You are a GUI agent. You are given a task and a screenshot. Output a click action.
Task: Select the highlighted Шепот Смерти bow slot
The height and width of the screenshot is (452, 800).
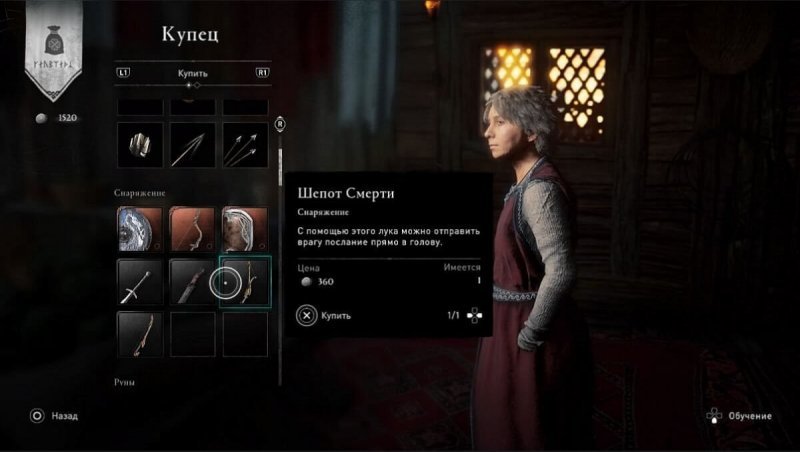click(244, 282)
